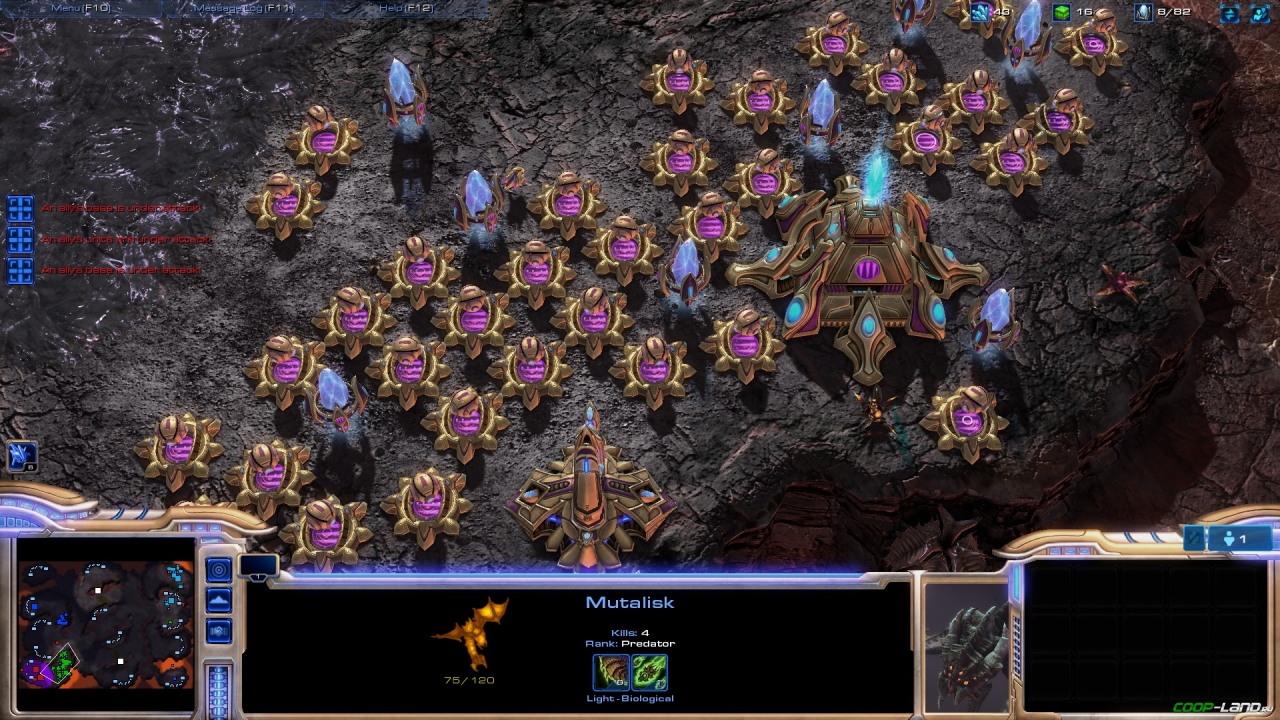Click the disabled icon beside idle worker button
This screenshot has height=720, width=1280.
click(x=1194, y=539)
